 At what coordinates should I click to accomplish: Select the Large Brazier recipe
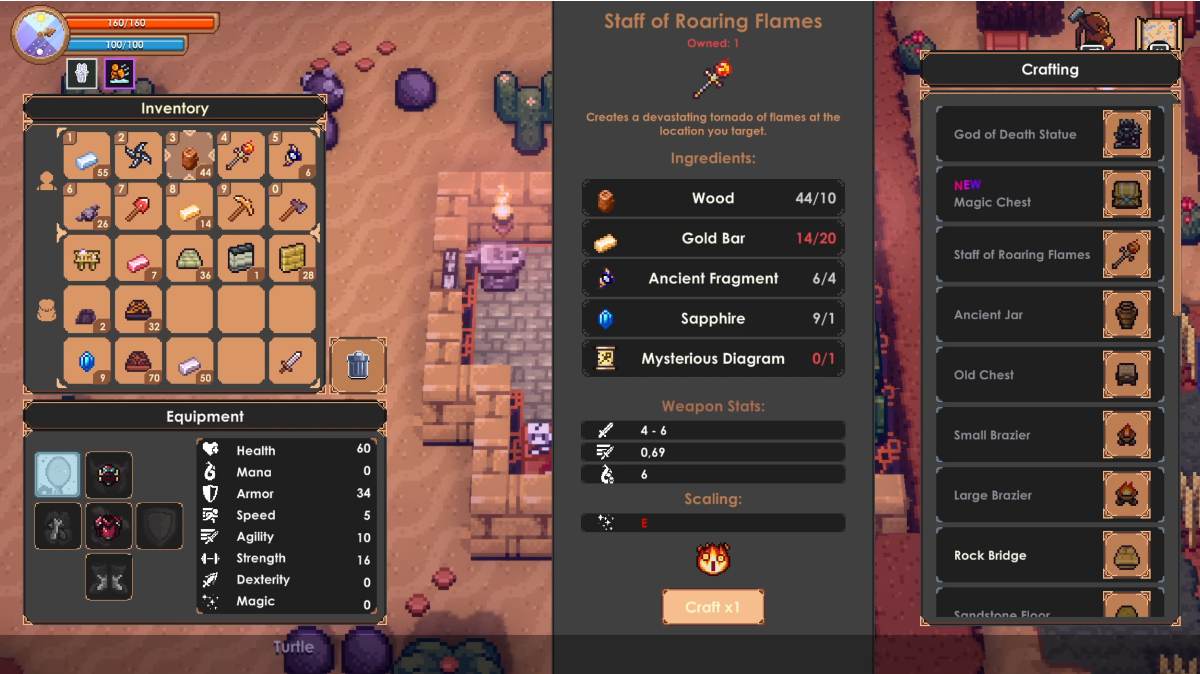click(x=1050, y=495)
